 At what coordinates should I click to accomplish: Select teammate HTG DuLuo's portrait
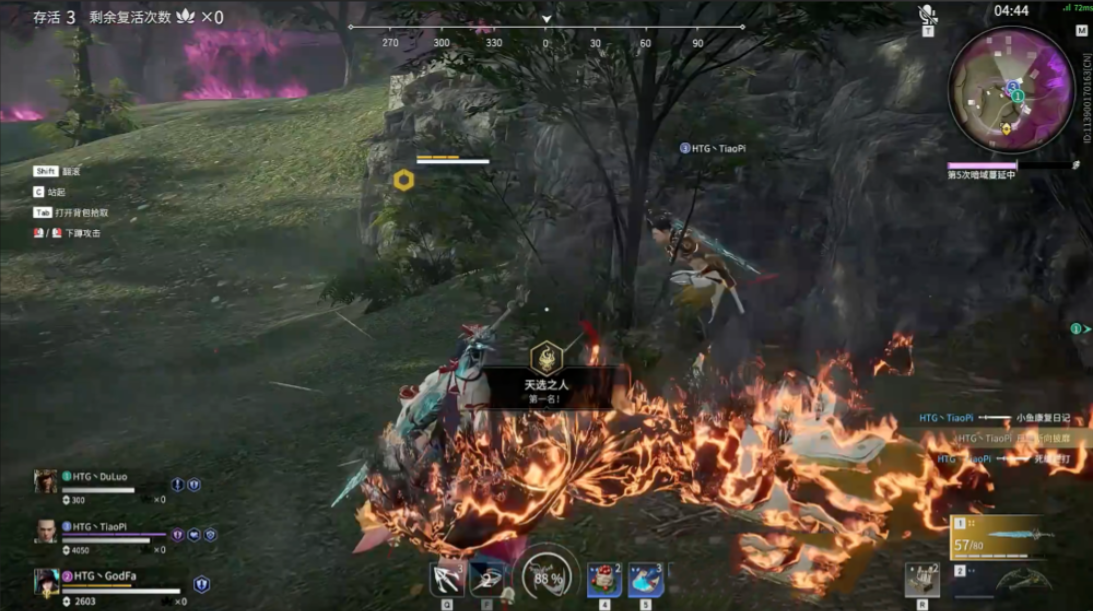[46, 481]
